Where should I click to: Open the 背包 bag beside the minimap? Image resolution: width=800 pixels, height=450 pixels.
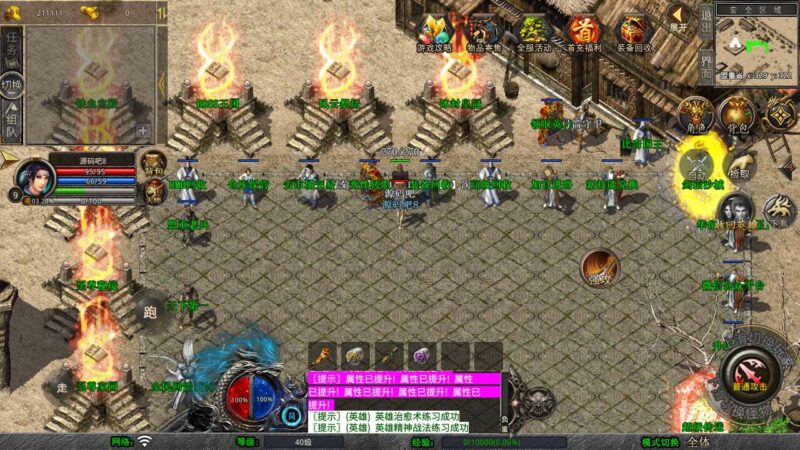pyautogui.click(x=738, y=115)
